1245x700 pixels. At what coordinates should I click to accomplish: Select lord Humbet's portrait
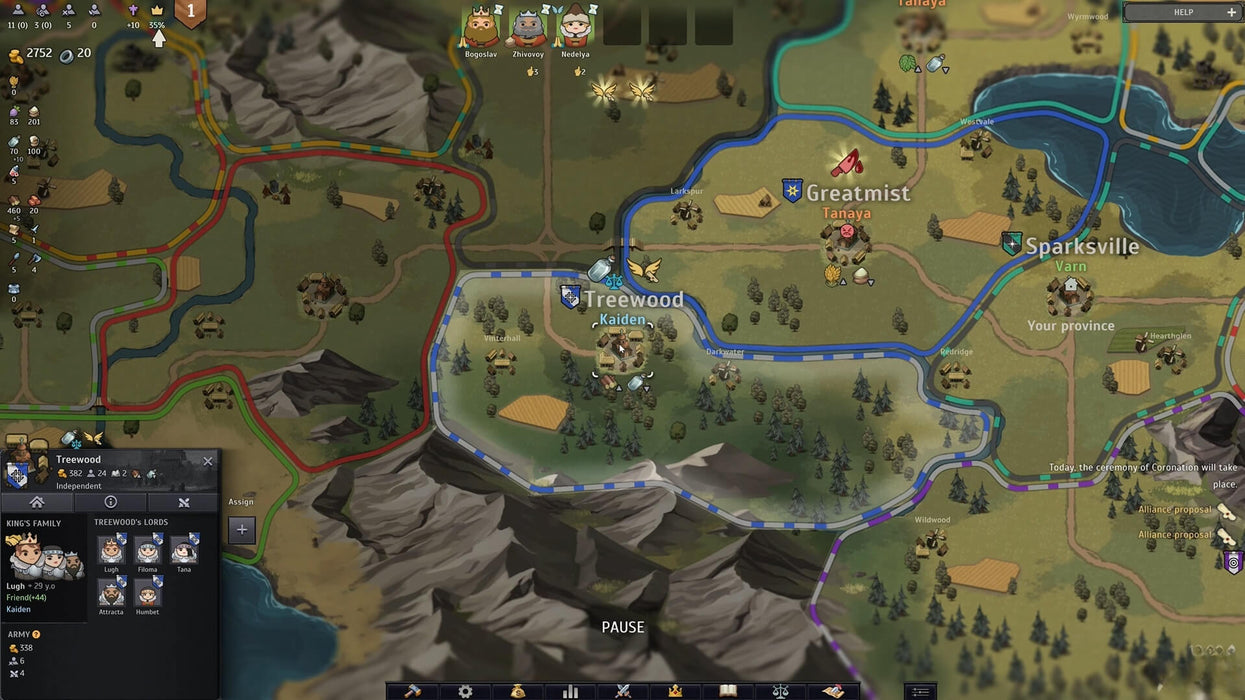(147, 593)
